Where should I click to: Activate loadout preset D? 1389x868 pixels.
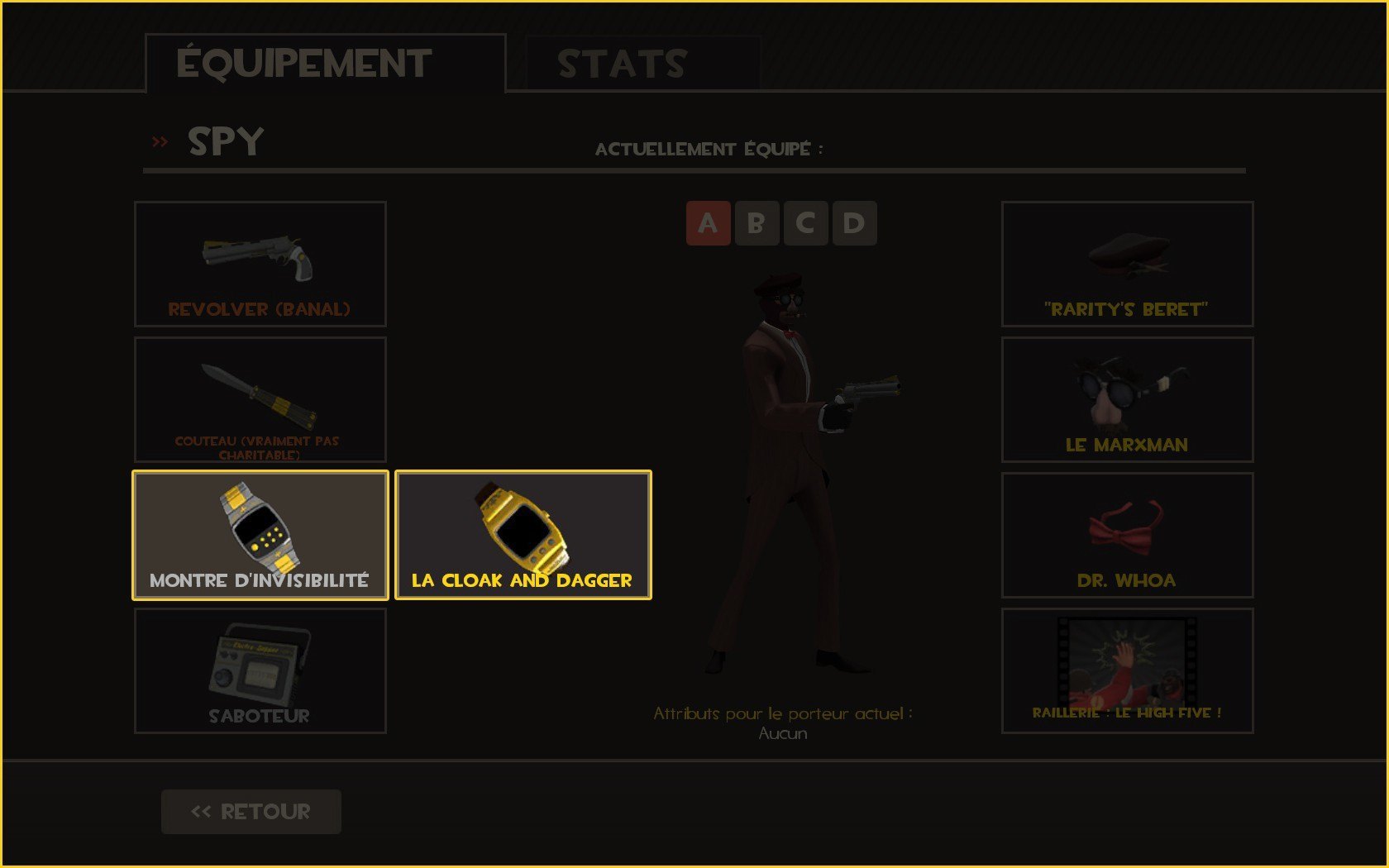coord(854,223)
